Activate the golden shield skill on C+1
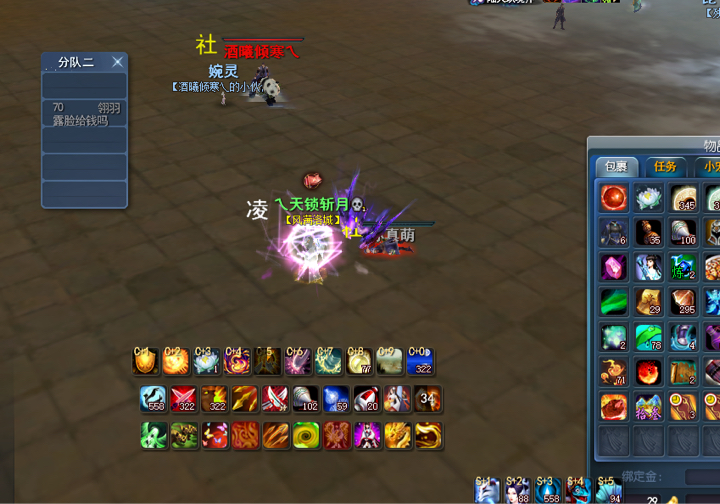The height and width of the screenshot is (504, 720). pos(146,361)
